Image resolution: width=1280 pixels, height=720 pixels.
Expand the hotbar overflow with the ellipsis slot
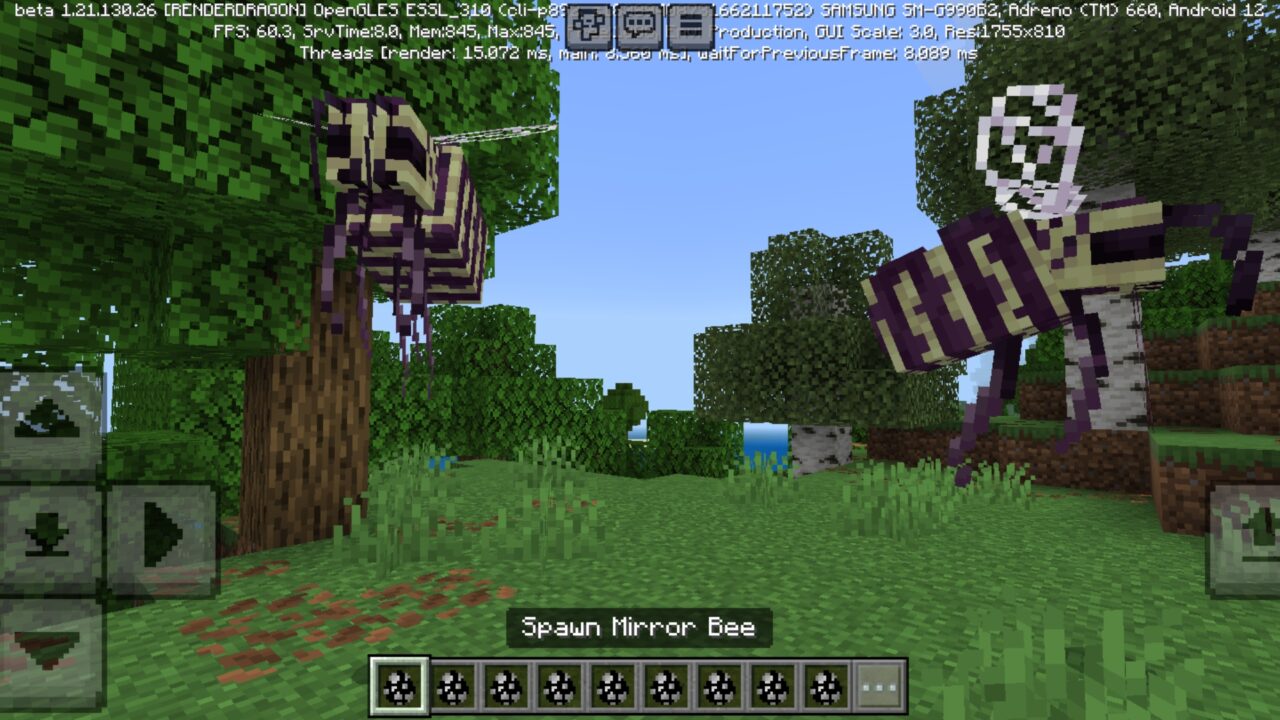878,686
